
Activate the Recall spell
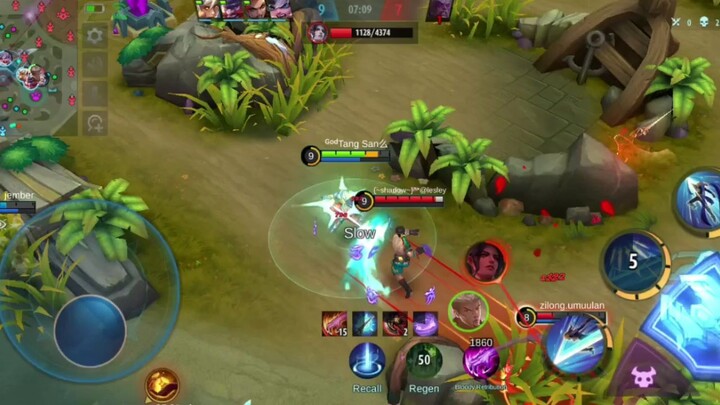(x=367, y=360)
